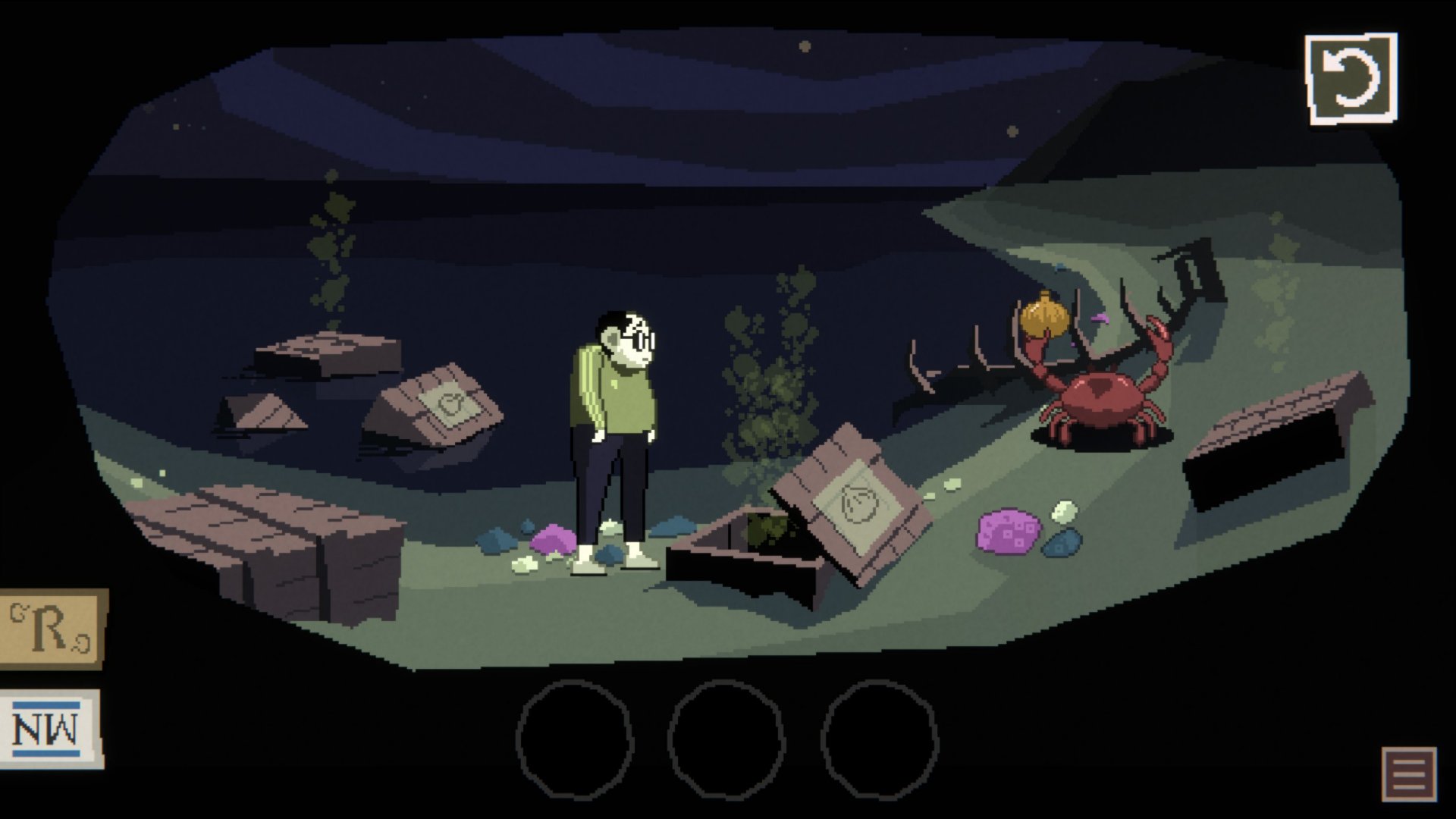Select the letter R paper scrap
Viewport: 1456px width, 819px height.
(52, 629)
